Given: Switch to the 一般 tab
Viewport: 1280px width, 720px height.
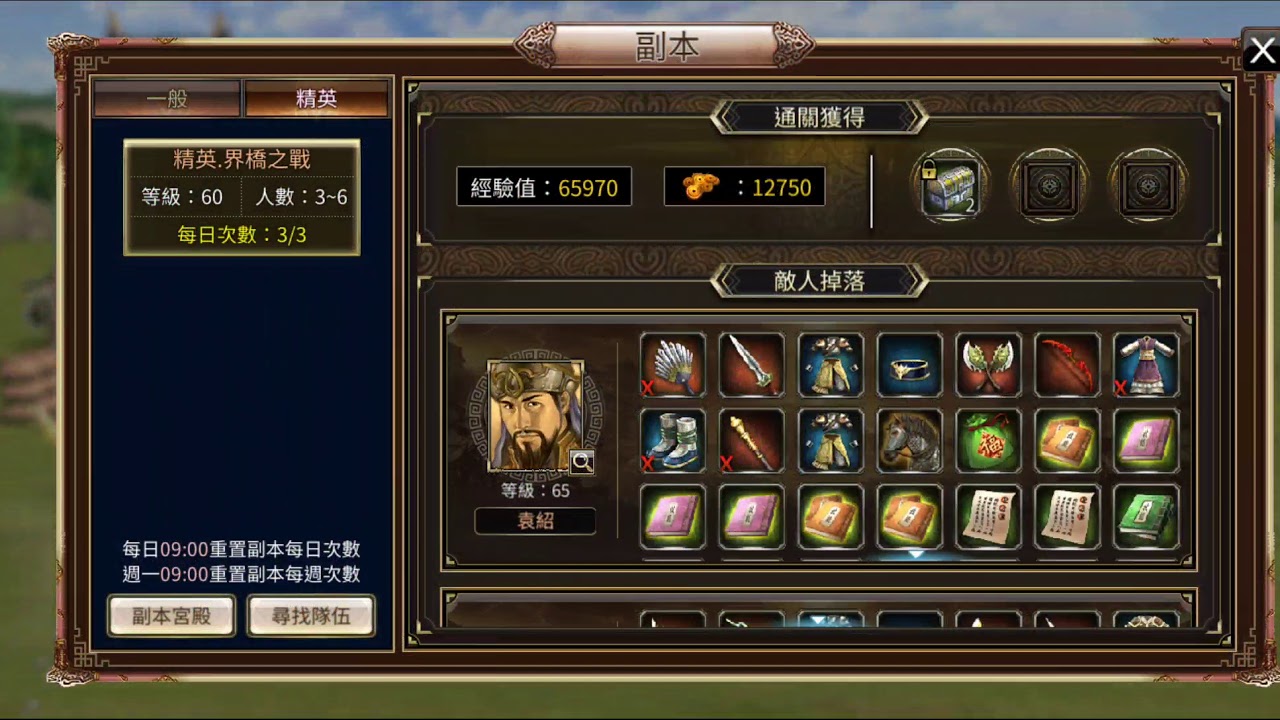Looking at the screenshot, I should pos(167,99).
